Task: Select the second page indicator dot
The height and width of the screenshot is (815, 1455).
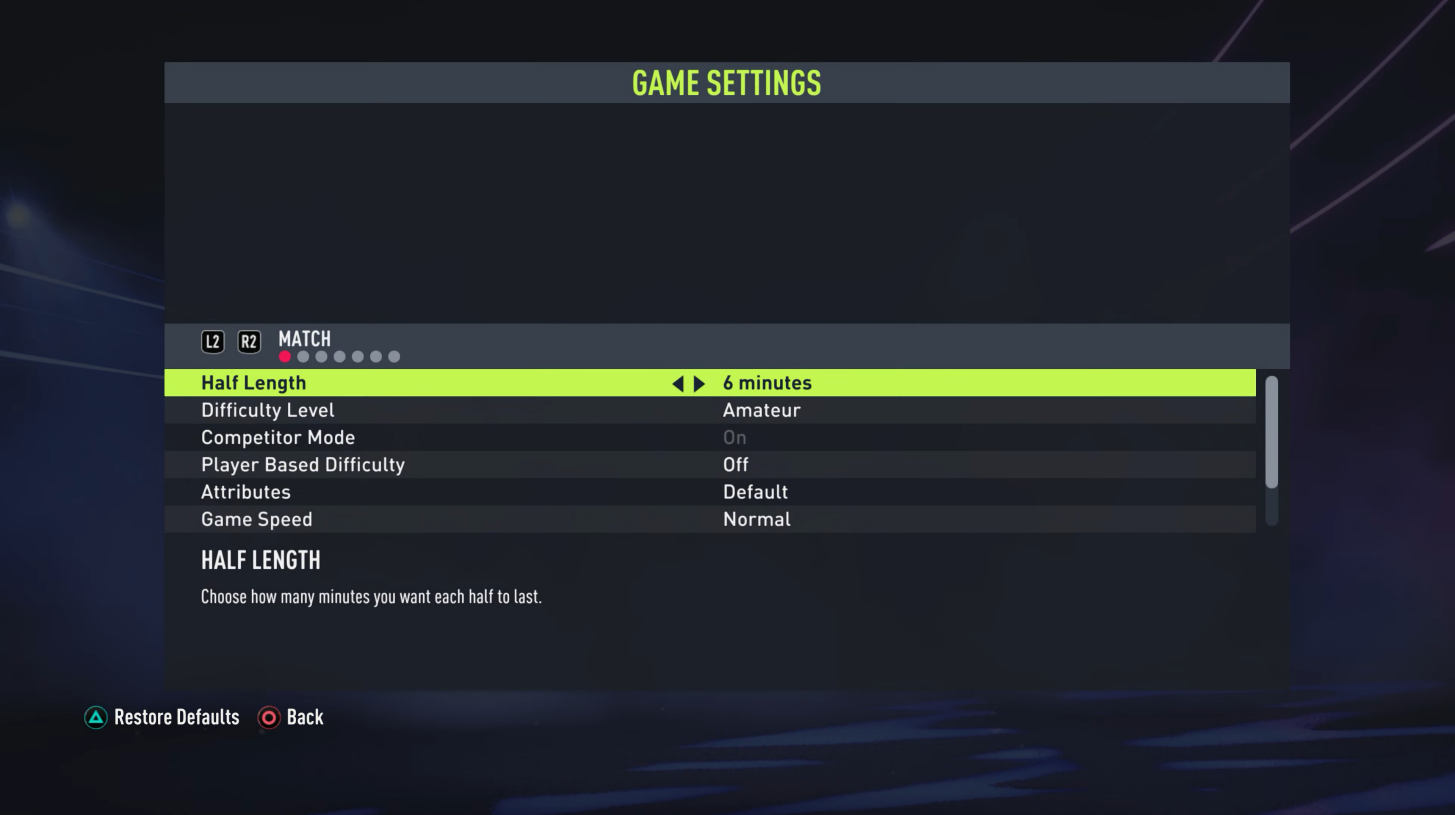Action: tap(303, 355)
